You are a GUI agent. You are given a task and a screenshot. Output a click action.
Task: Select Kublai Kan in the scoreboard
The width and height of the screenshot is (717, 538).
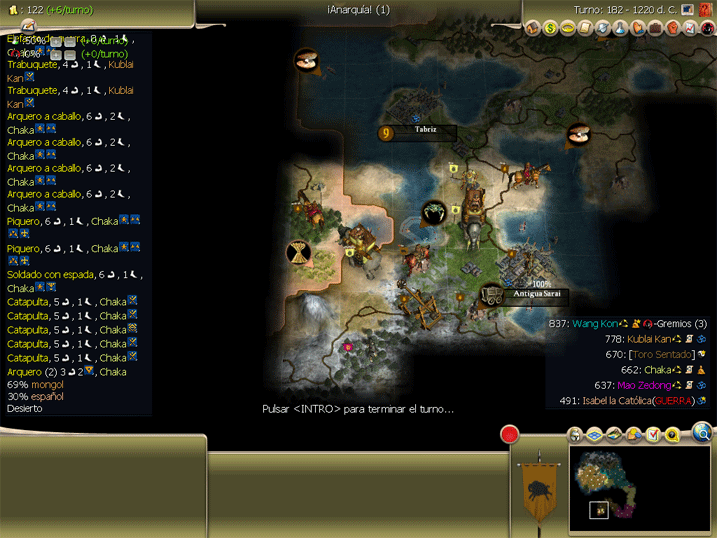tap(649, 339)
